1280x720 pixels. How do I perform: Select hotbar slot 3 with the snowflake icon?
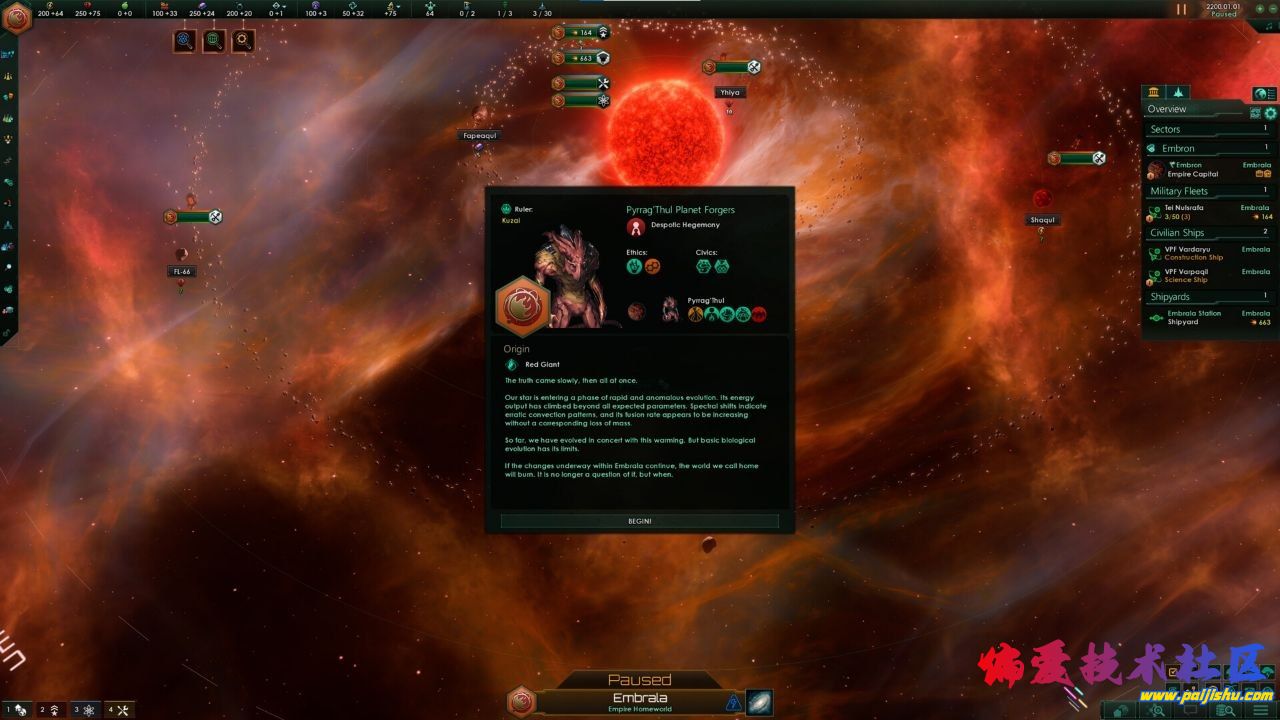[88, 708]
